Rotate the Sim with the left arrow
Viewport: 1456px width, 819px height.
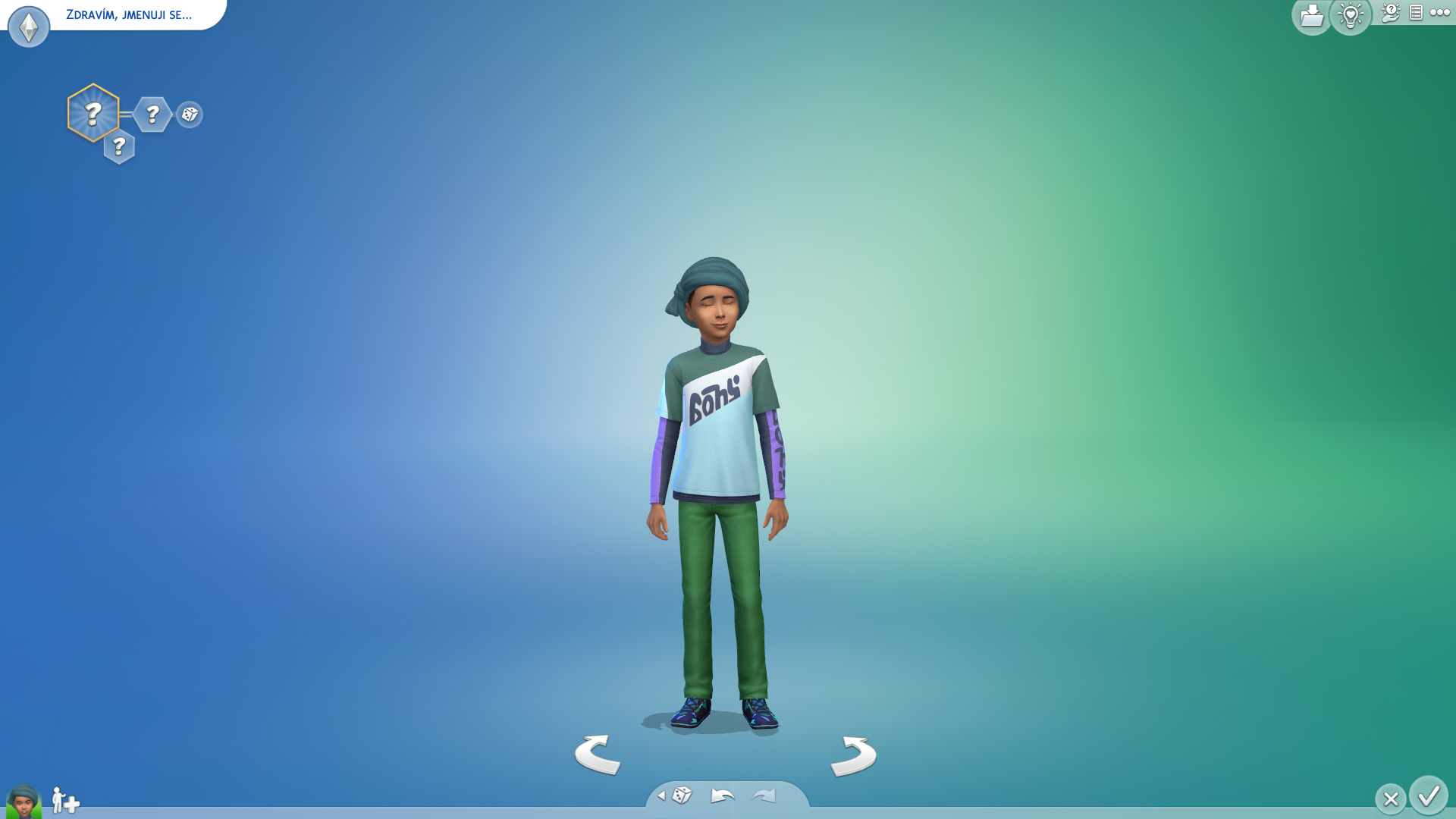coord(598,755)
